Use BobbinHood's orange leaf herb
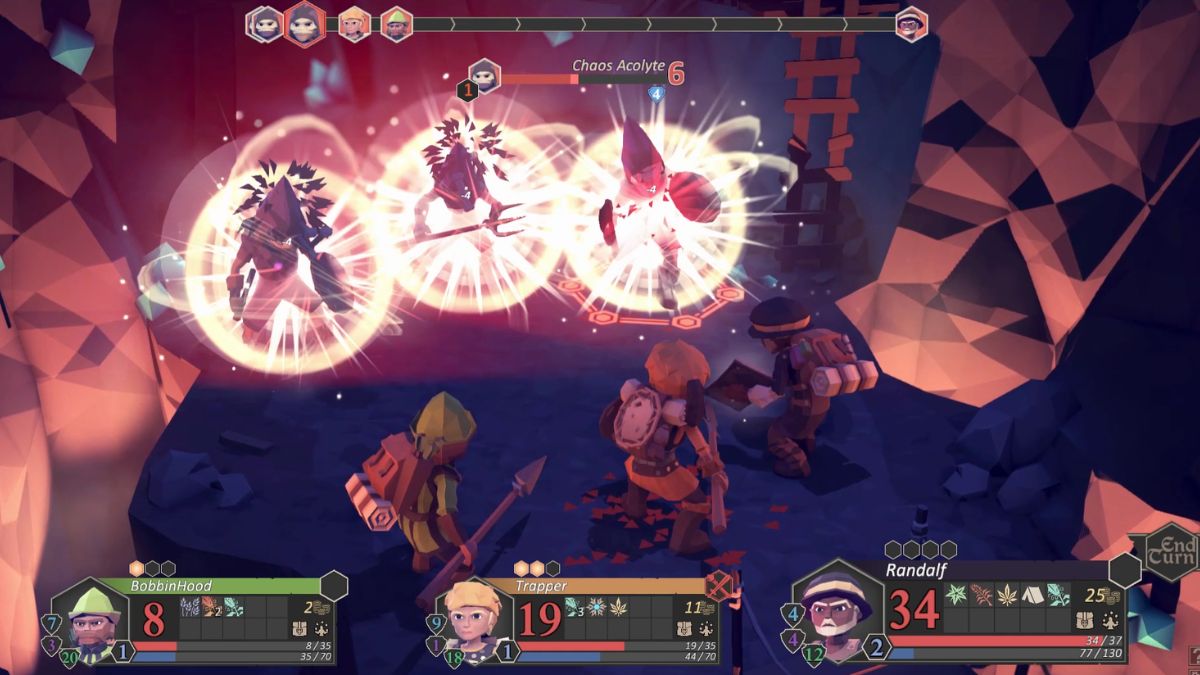Screen dimensions: 1200x675 (211, 606)
